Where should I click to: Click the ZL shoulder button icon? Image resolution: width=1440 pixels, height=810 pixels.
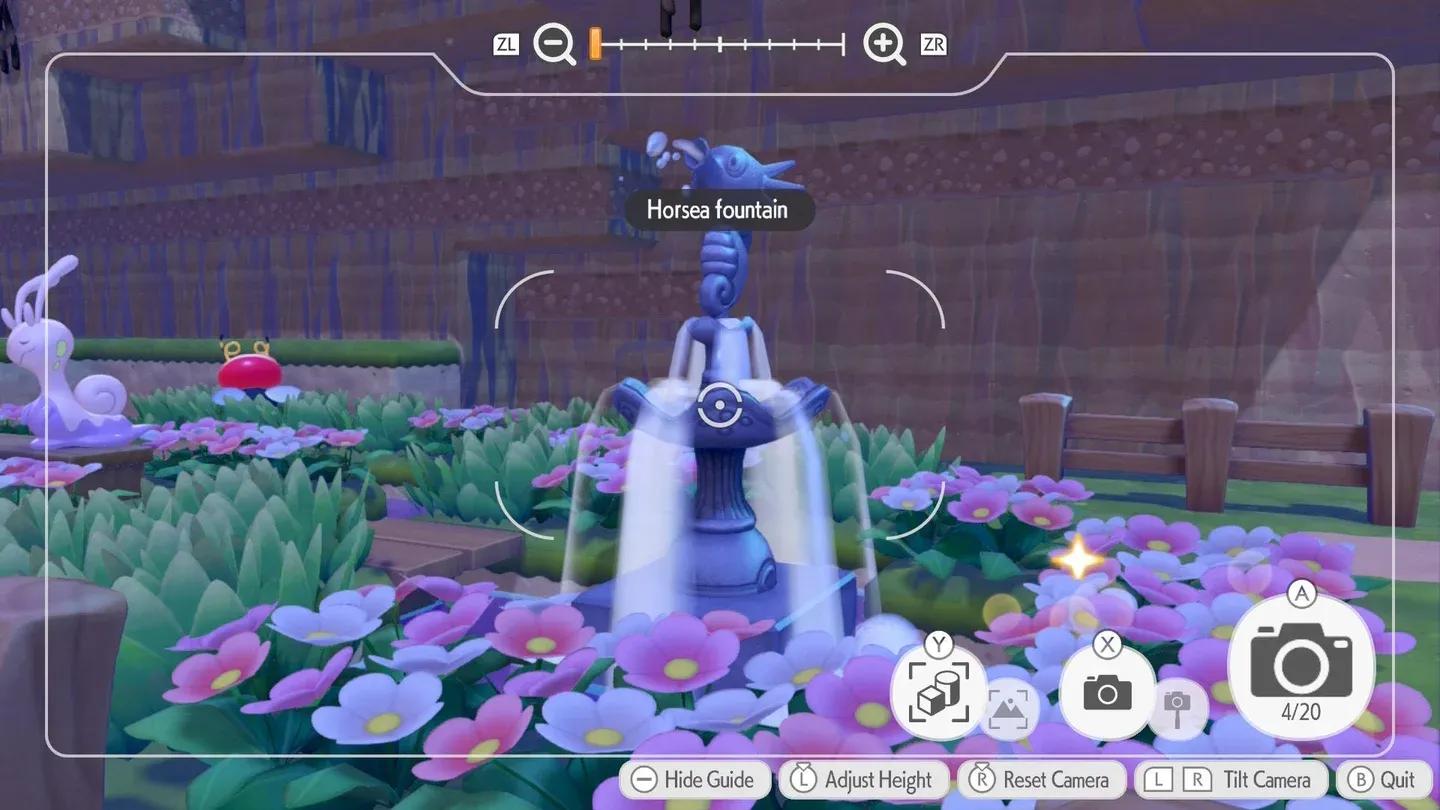pyautogui.click(x=506, y=44)
